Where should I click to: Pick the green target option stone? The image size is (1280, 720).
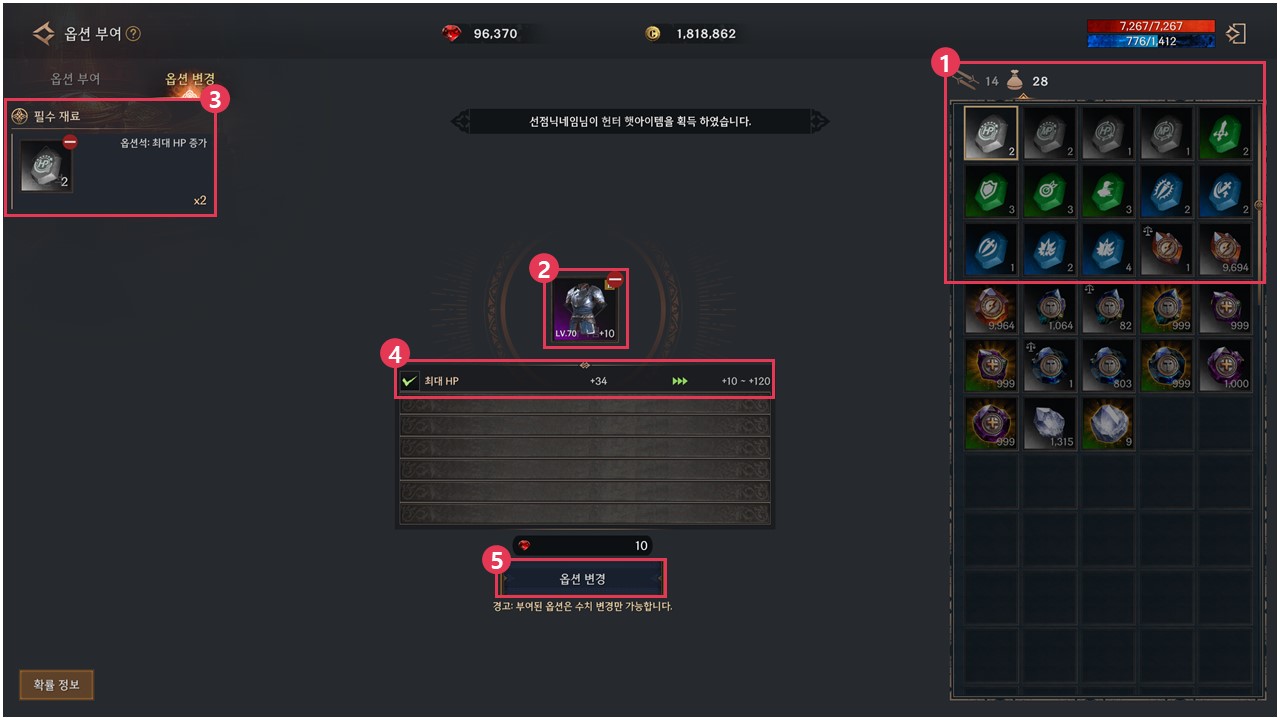pos(1049,191)
